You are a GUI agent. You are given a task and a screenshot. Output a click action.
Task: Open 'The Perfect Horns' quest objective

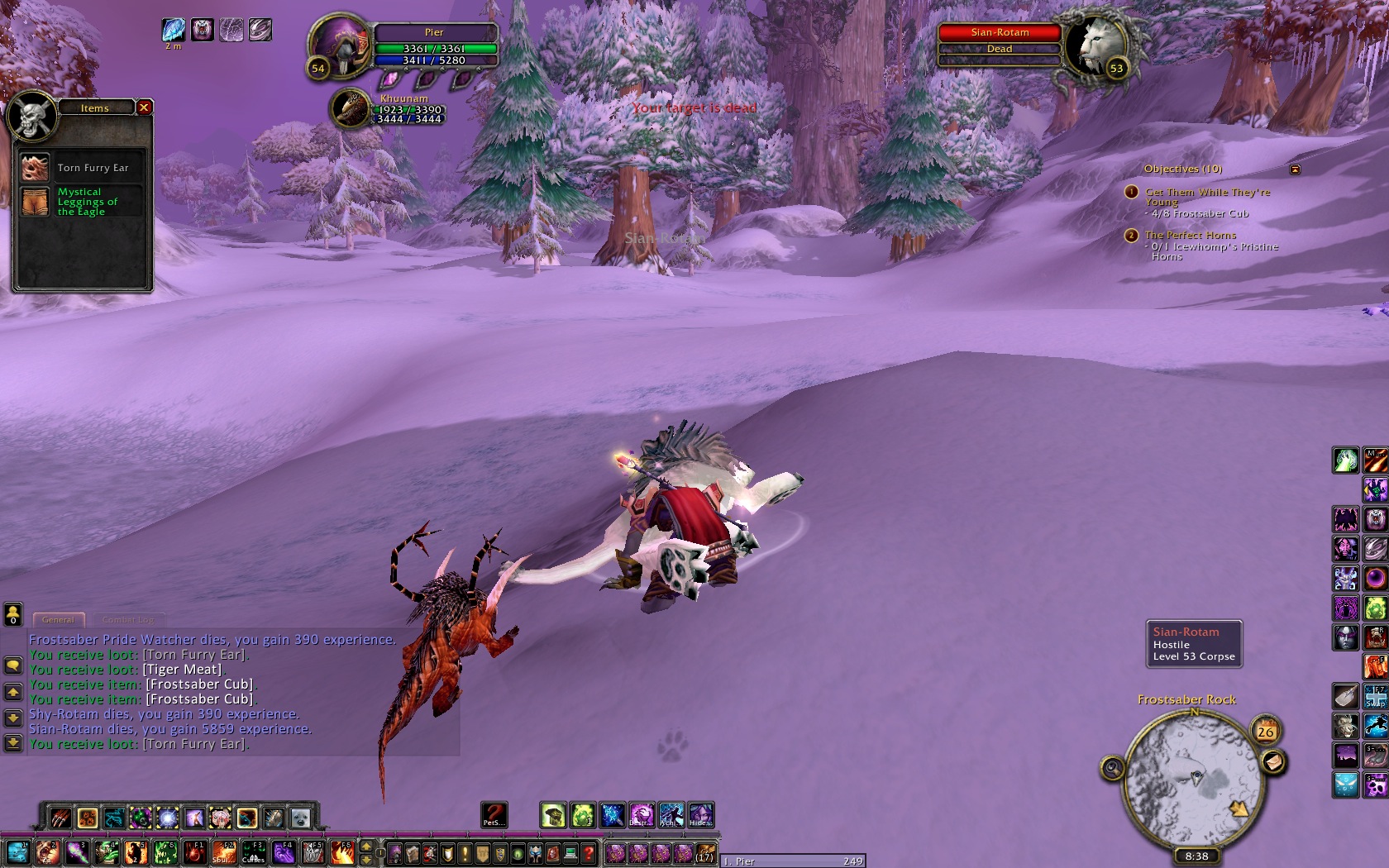pyautogui.click(x=1191, y=236)
